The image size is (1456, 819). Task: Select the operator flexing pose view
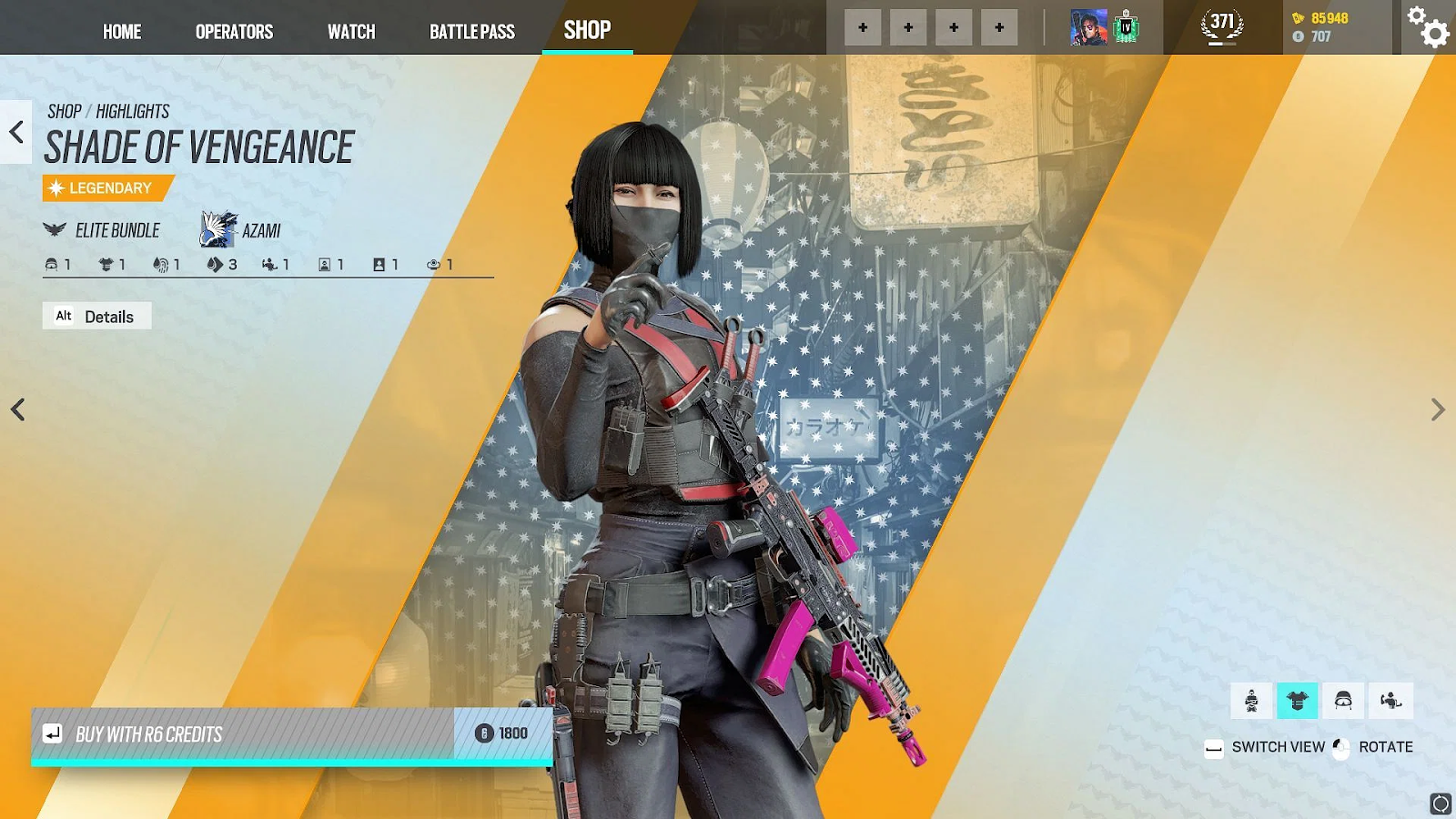pos(1390,701)
